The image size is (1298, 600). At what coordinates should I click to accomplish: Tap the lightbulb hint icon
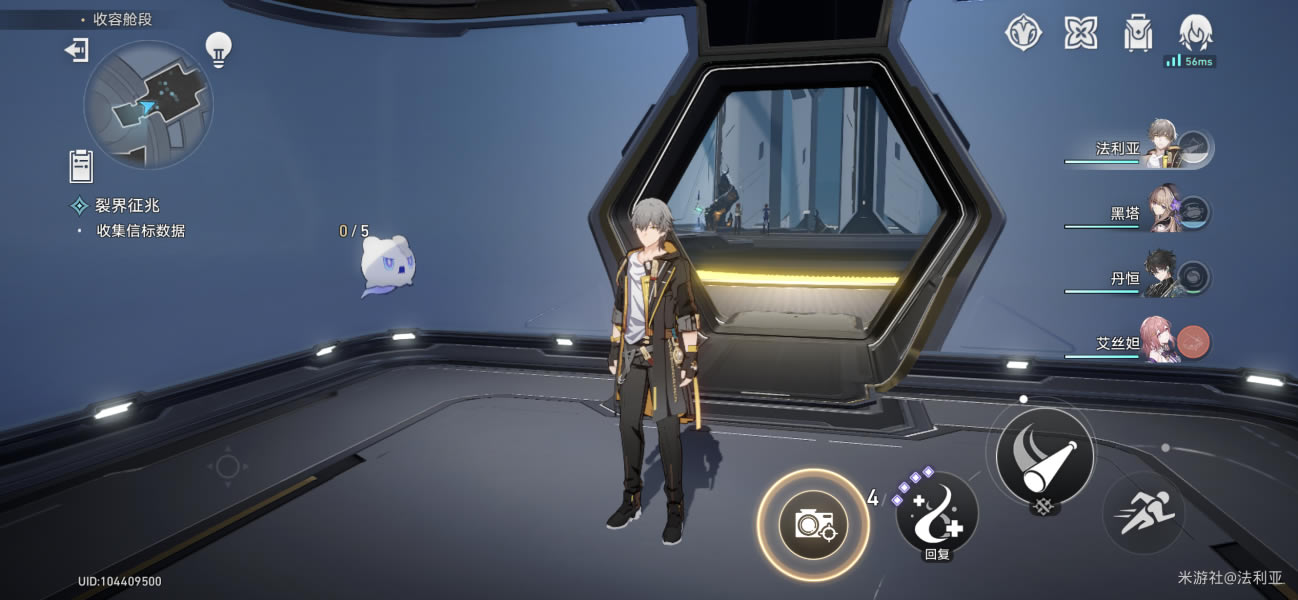pos(218,47)
